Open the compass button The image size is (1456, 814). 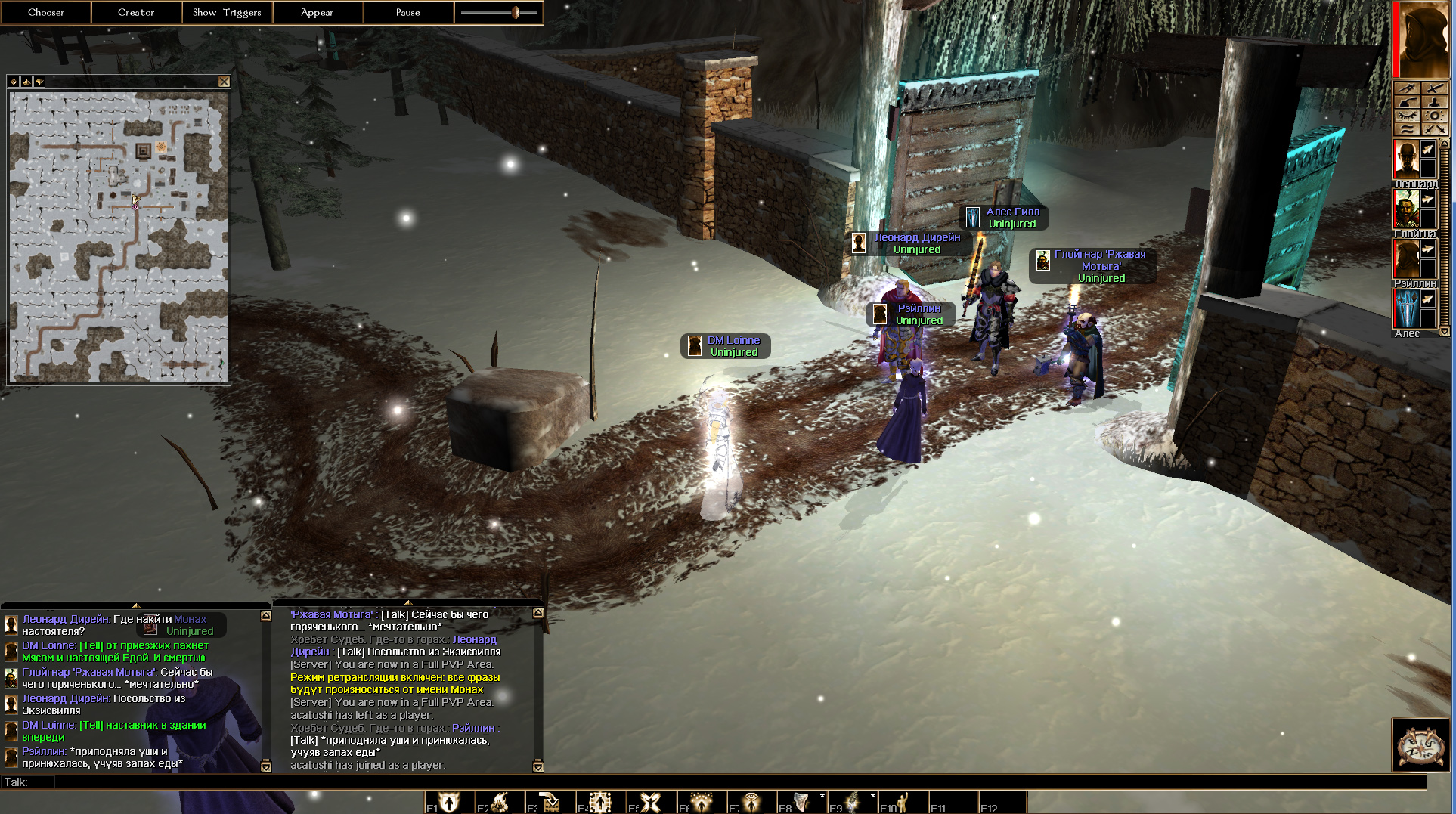[x=1420, y=744]
